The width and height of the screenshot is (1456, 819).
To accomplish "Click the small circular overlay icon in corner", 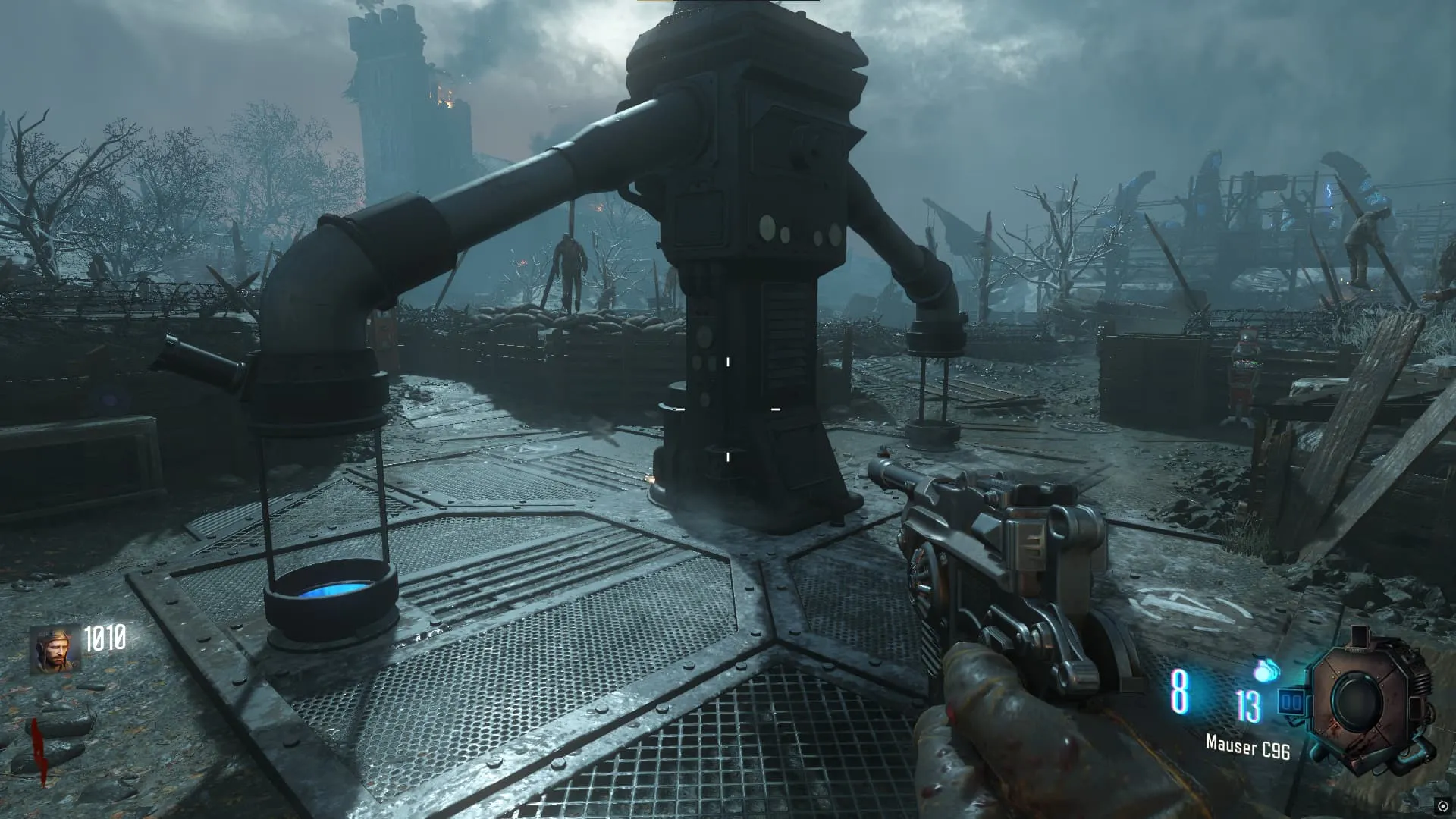I will (1442, 805).
